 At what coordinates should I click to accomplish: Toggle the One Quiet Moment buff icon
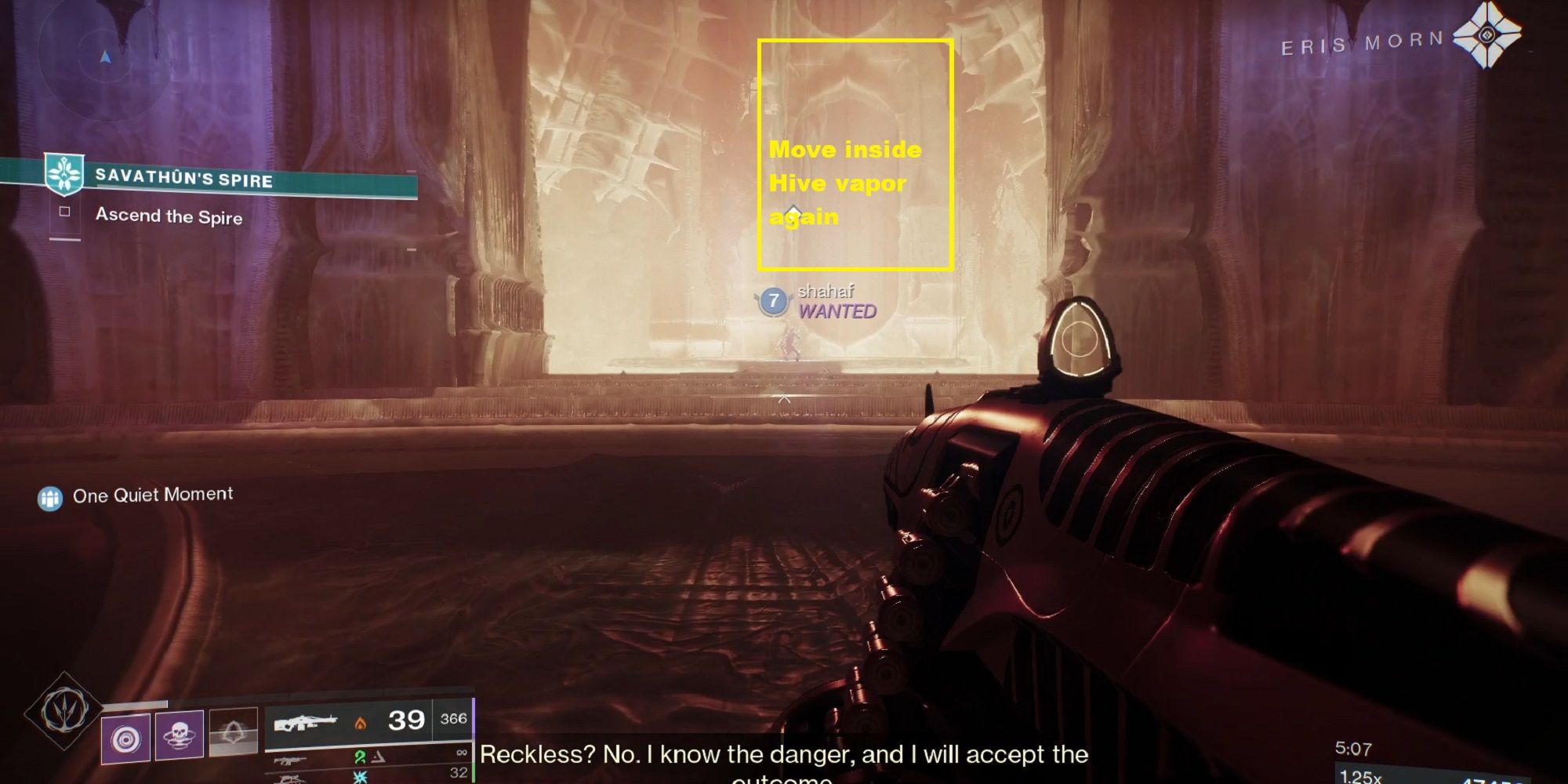[x=50, y=495]
